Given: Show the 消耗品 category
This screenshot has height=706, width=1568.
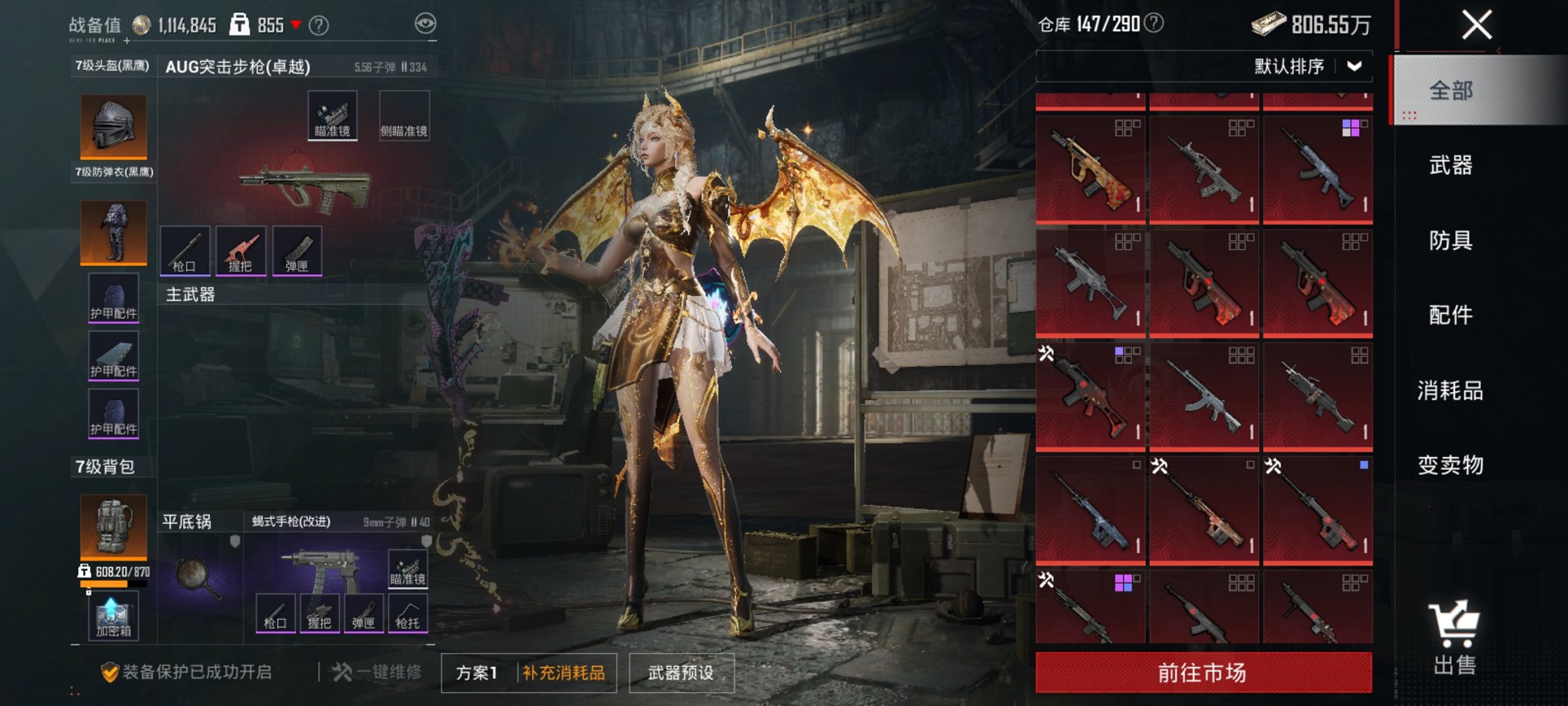Looking at the screenshot, I should pos(1450,391).
